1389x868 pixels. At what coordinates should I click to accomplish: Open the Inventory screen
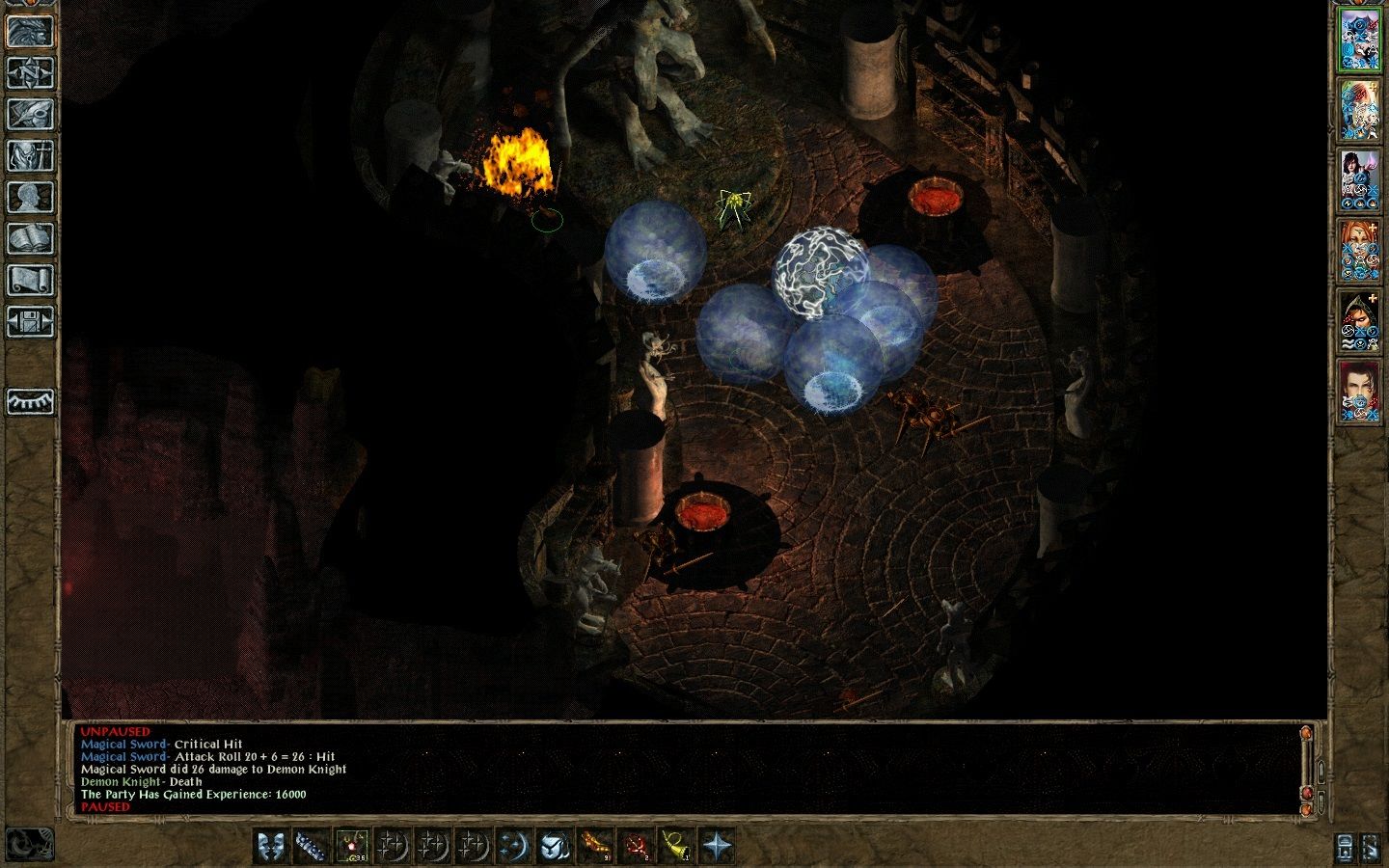tap(29, 153)
